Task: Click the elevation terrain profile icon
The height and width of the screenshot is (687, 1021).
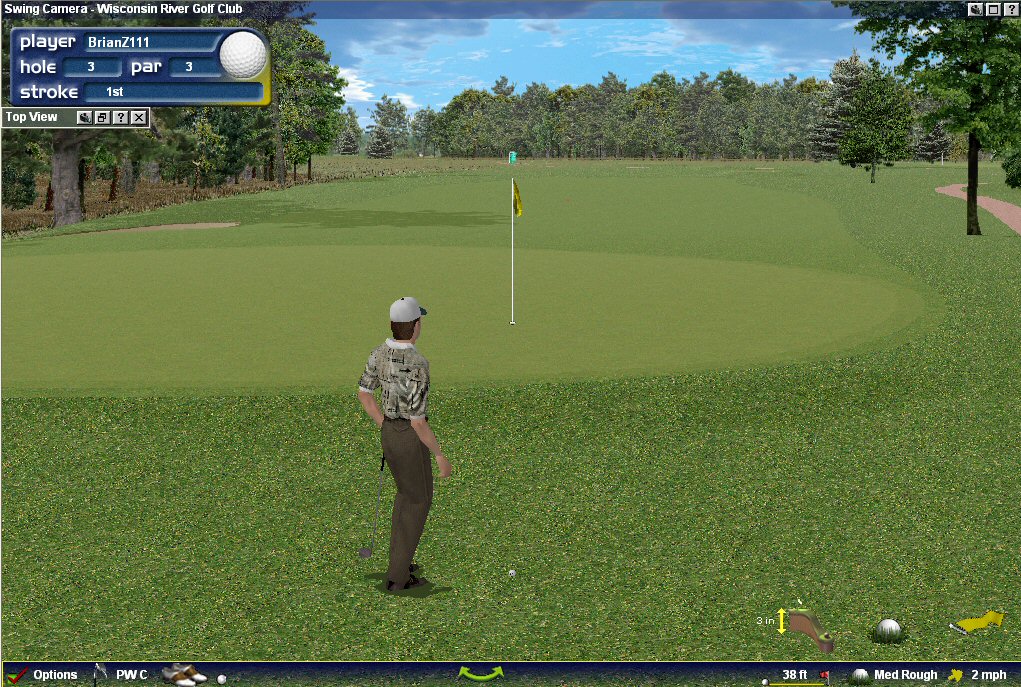Action: point(810,625)
